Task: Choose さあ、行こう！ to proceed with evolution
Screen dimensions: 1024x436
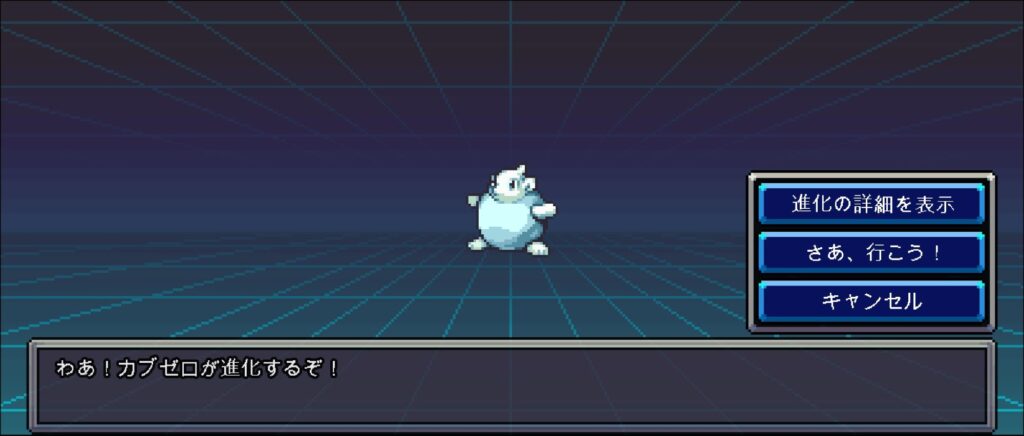Action: click(871, 252)
